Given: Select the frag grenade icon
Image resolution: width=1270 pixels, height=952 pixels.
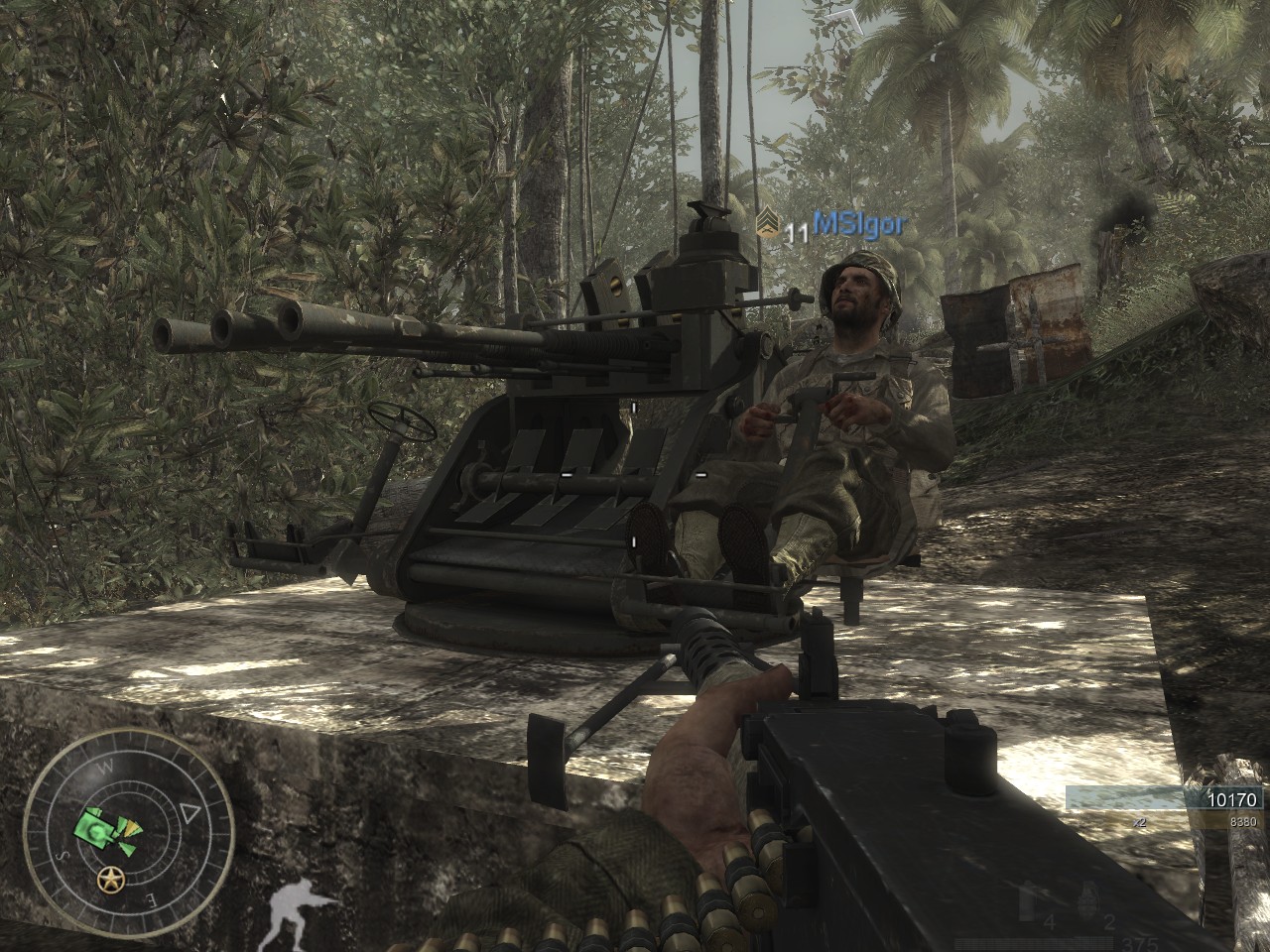Looking at the screenshot, I should click(x=1089, y=897).
